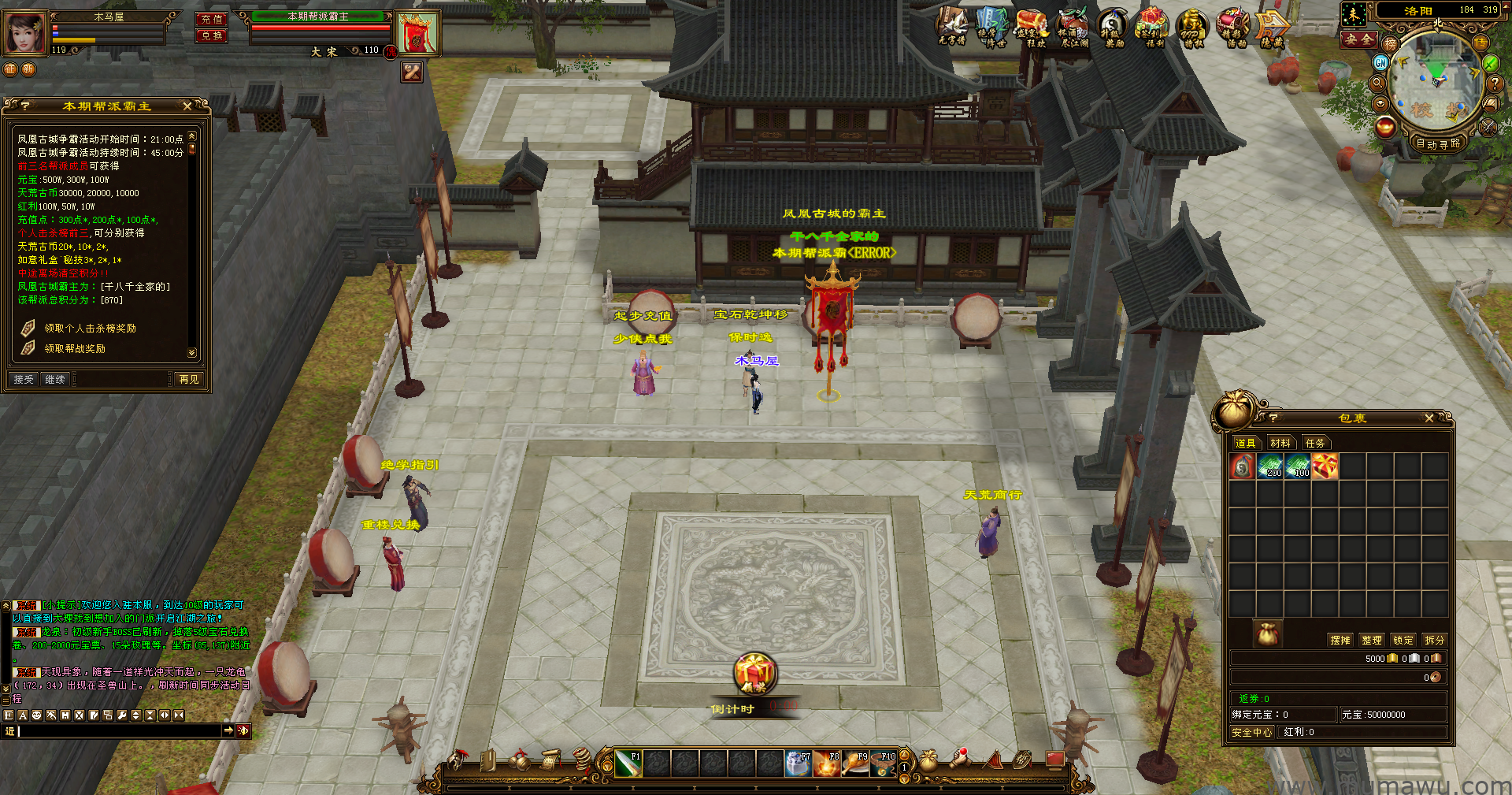Focus the chat input field
The image size is (1512, 795).
(118, 731)
